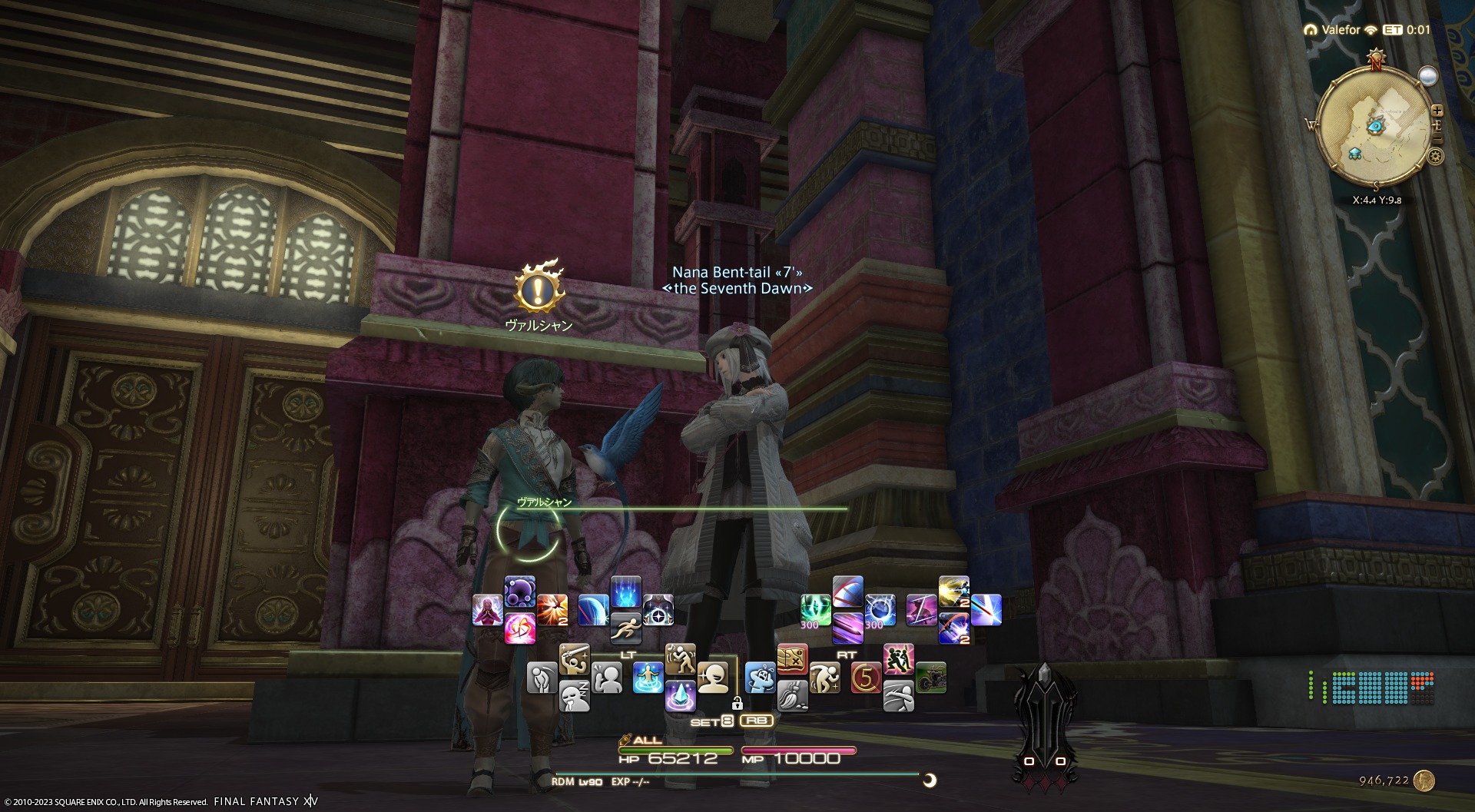Play the panicking blue-face emote
The image size is (1475, 812).
760,678
